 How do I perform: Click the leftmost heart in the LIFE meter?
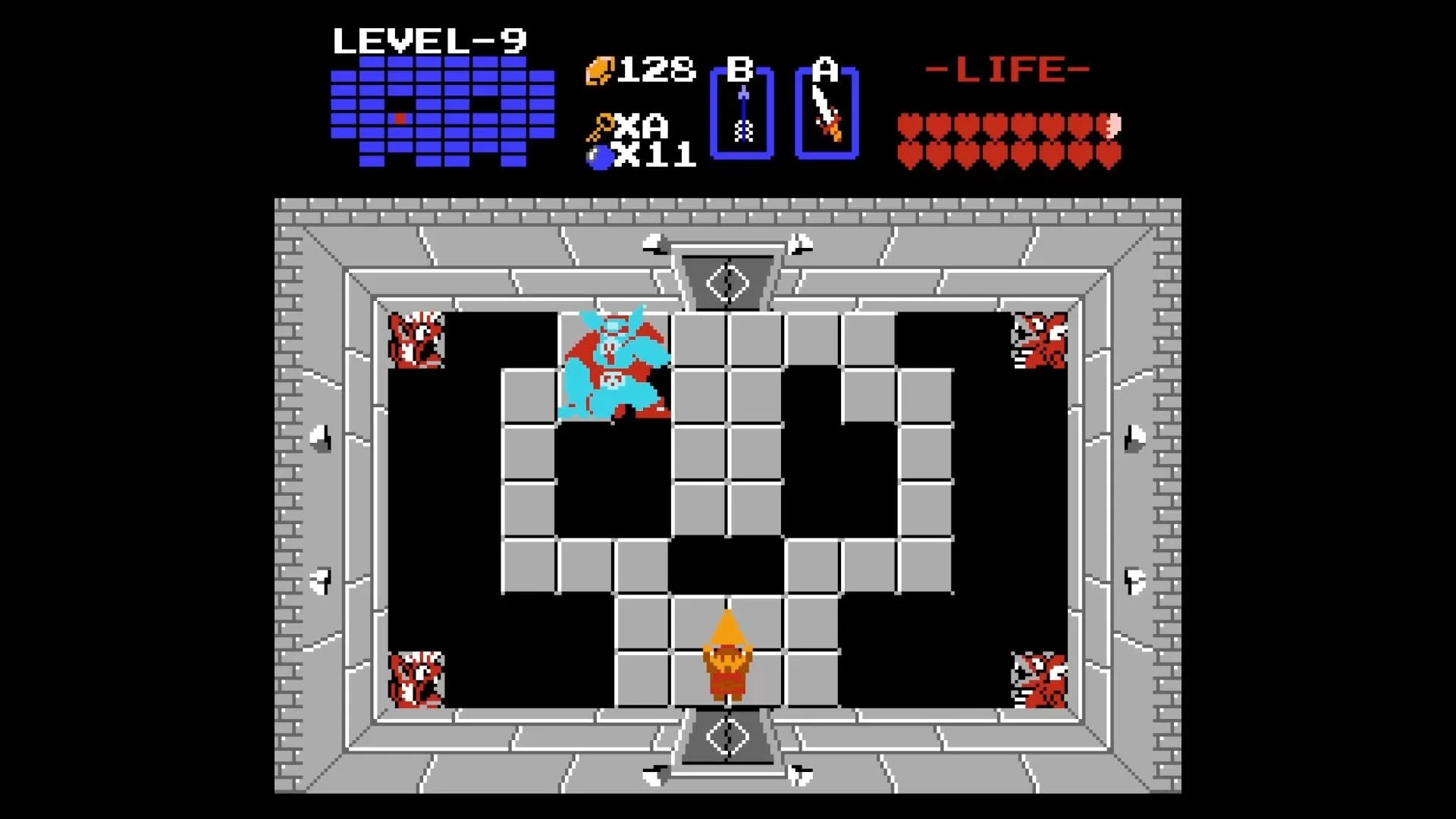pos(908,124)
